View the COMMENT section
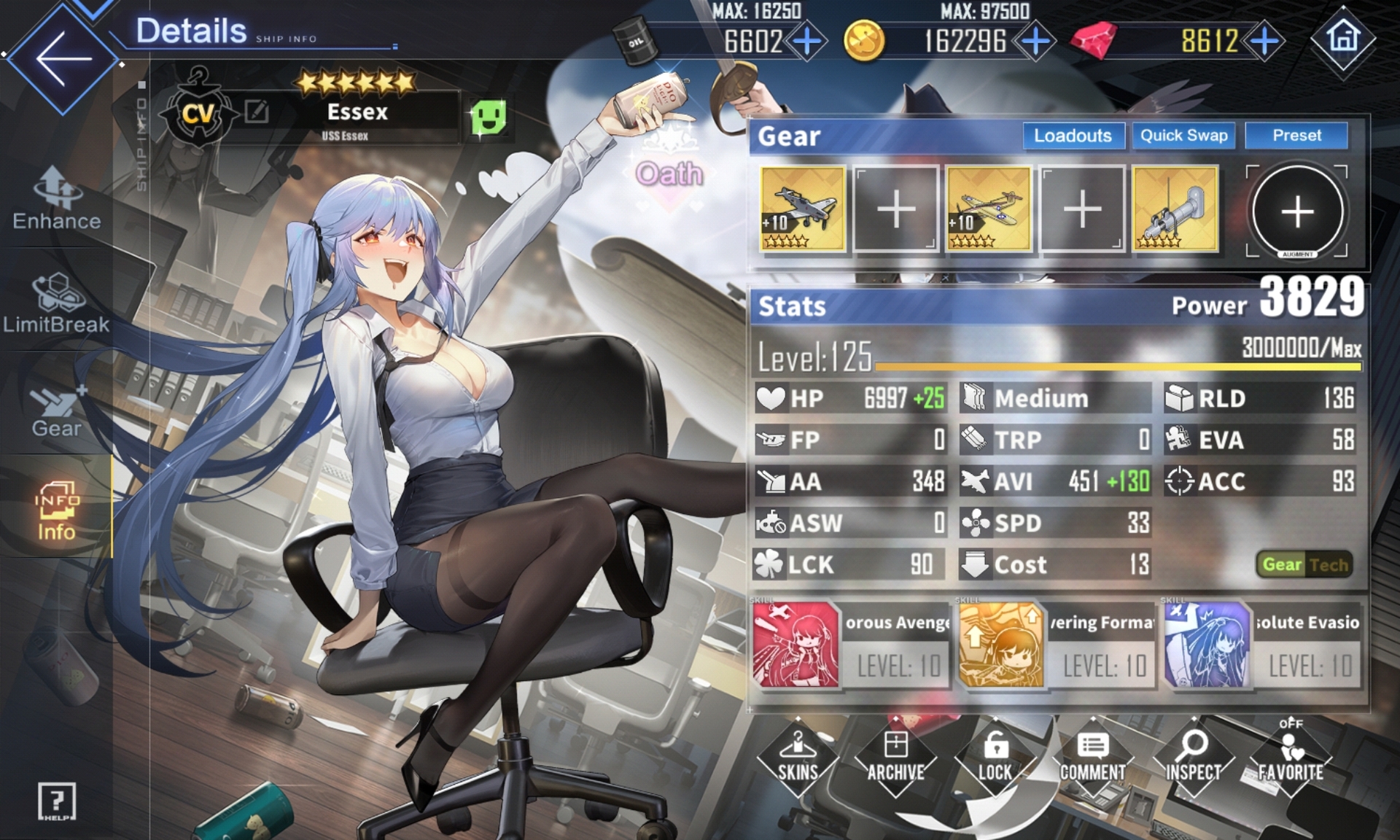The image size is (1400, 840). click(x=1092, y=759)
